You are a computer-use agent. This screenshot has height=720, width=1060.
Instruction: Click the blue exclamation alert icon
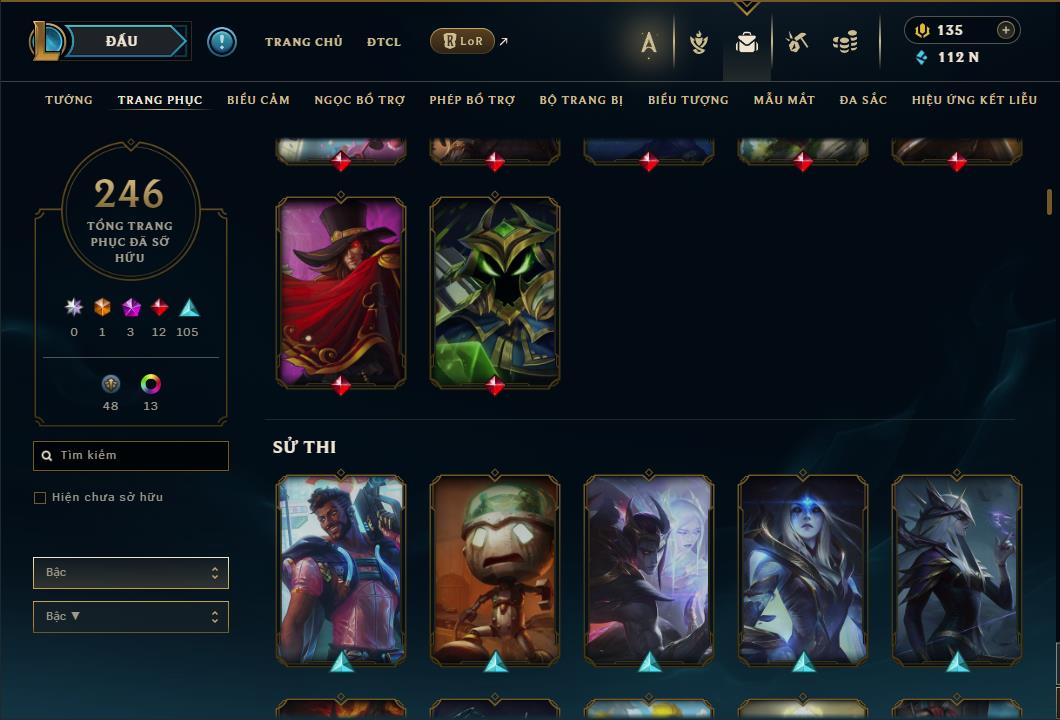coord(222,41)
